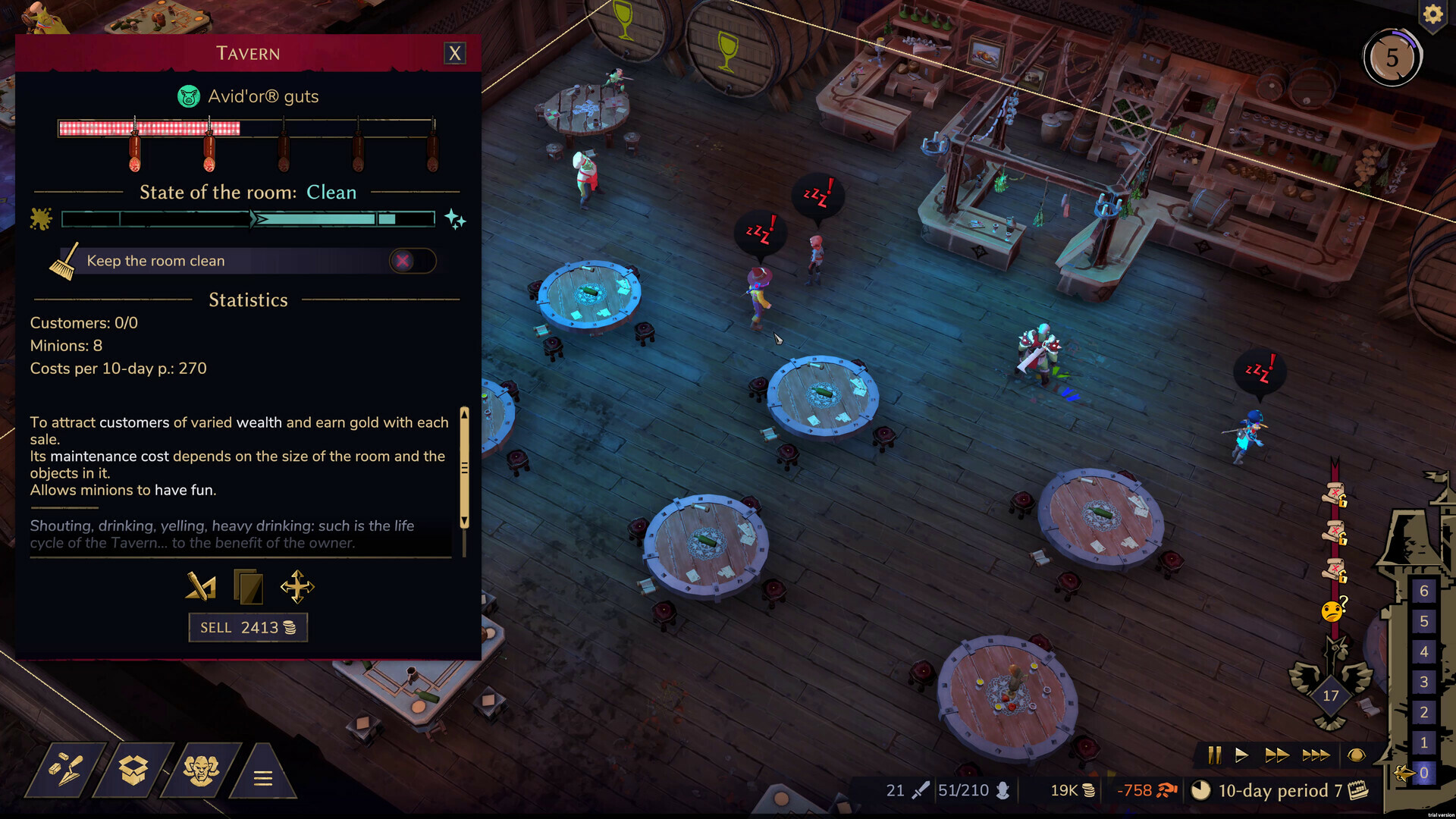Viewport: 1456px width, 819px height.
Task: Pause the game speed
Action: (x=1215, y=755)
